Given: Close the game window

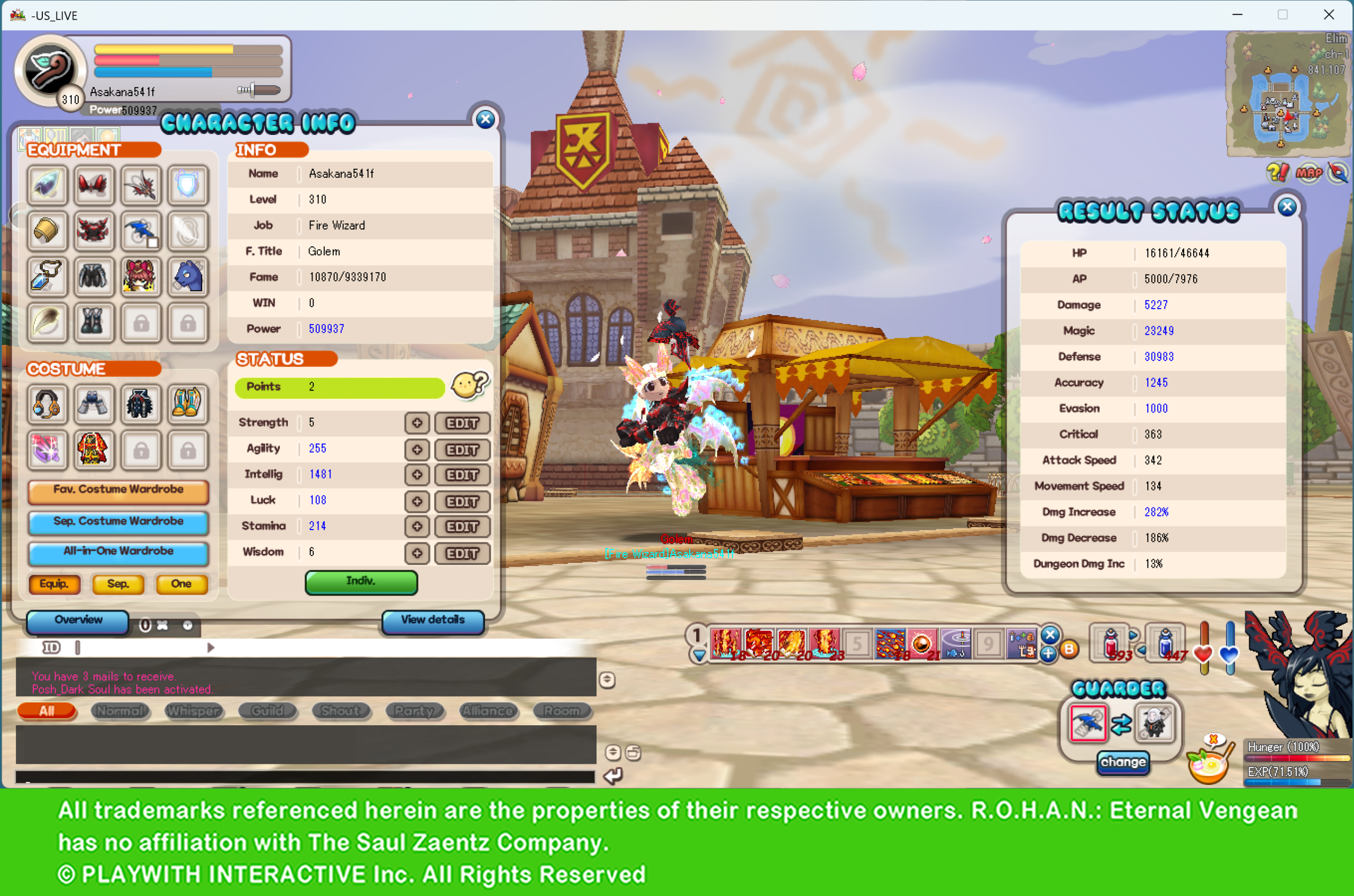Looking at the screenshot, I should 1329,15.
